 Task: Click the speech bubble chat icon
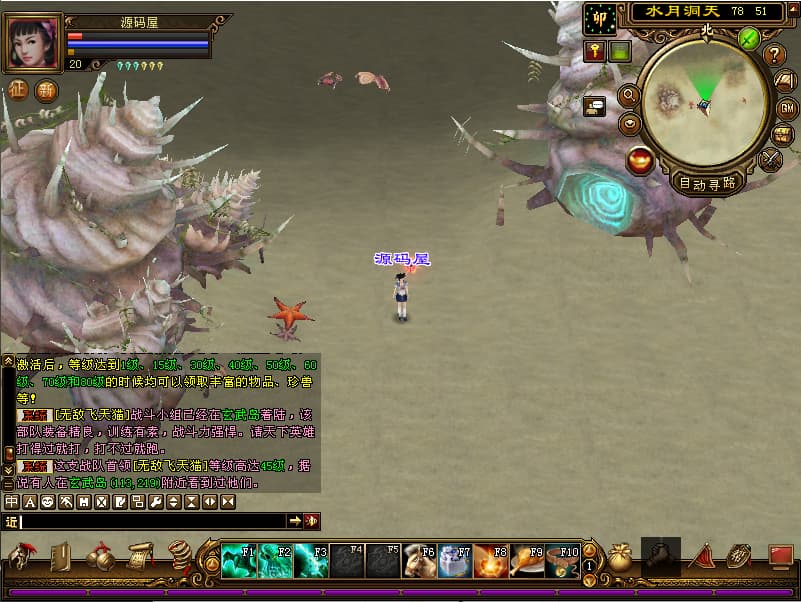click(x=595, y=104)
